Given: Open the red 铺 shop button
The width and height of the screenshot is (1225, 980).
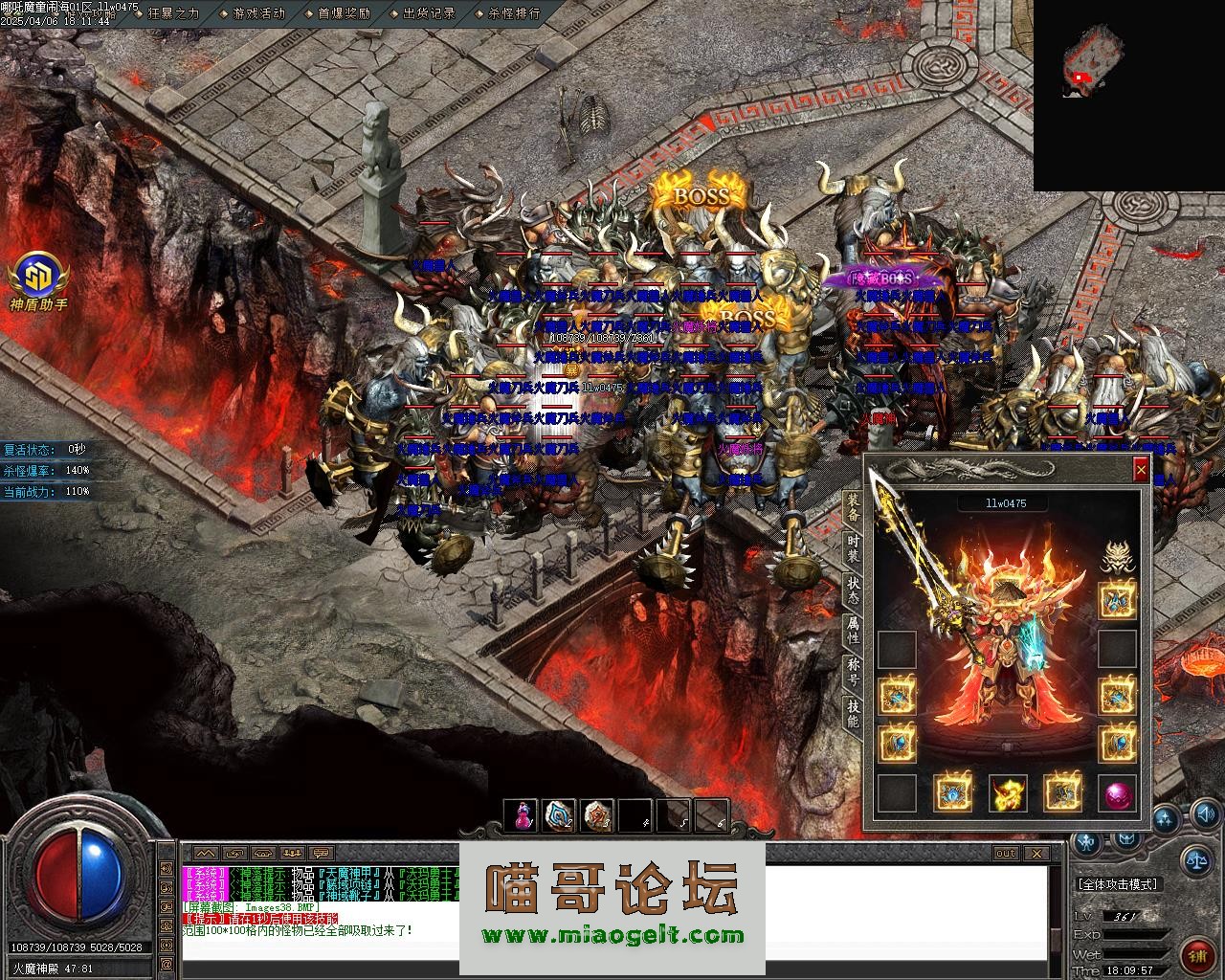Looking at the screenshot, I should tap(1196, 954).
